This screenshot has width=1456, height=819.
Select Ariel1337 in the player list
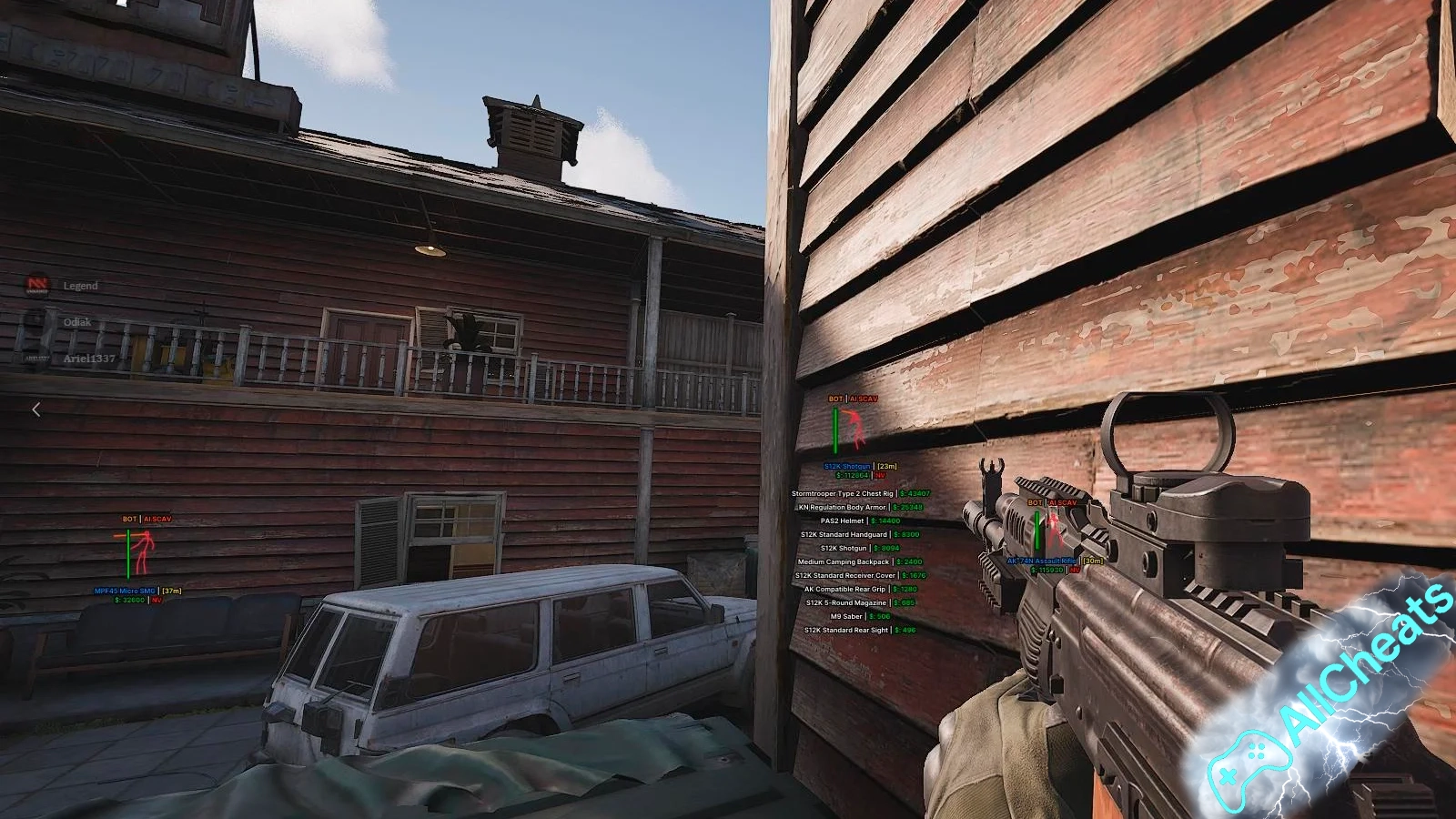click(88, 359)
